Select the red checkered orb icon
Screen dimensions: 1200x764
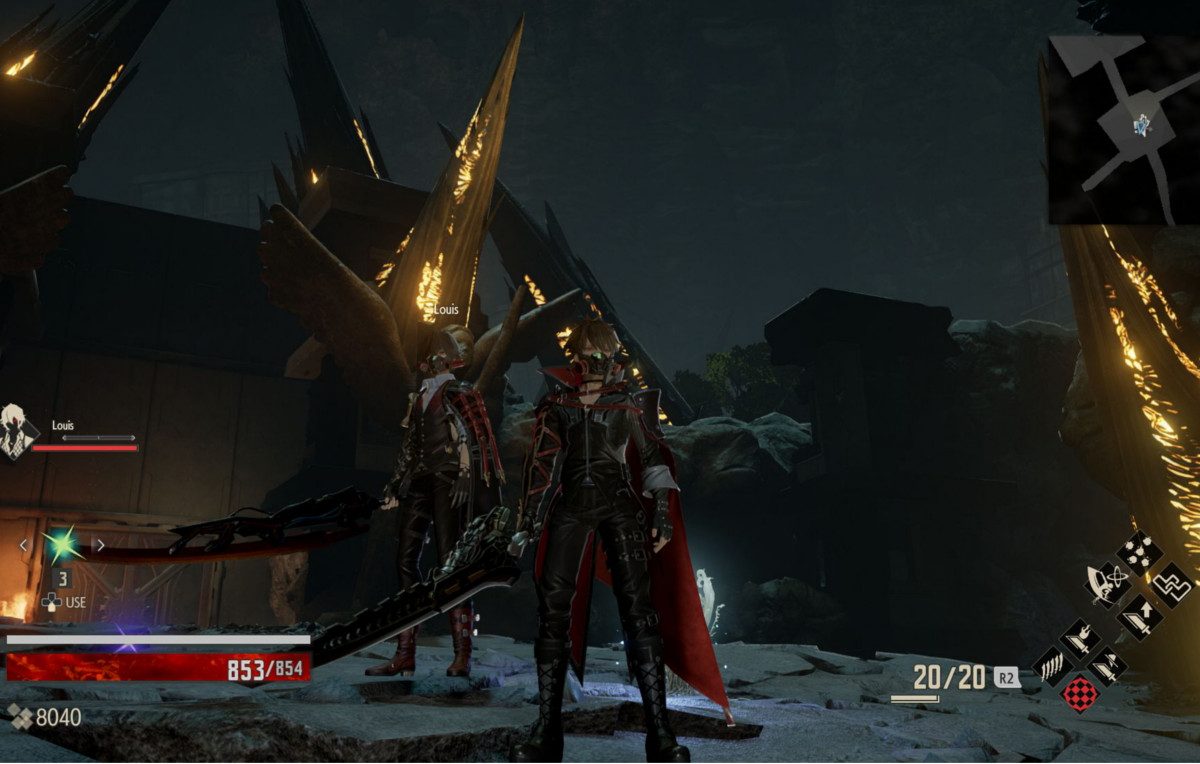point(1080,693)
